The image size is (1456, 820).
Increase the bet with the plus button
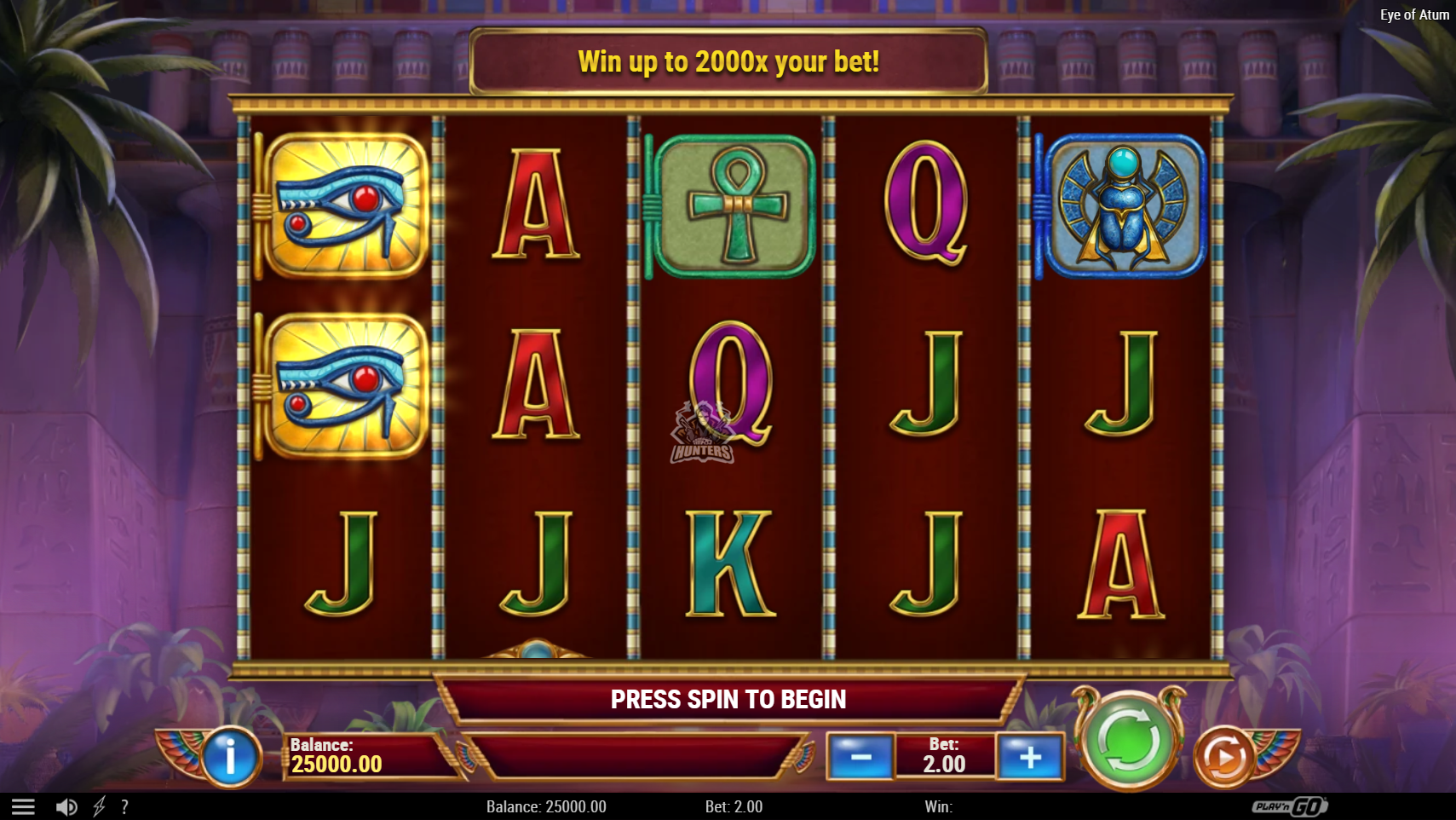[1030, 756]
